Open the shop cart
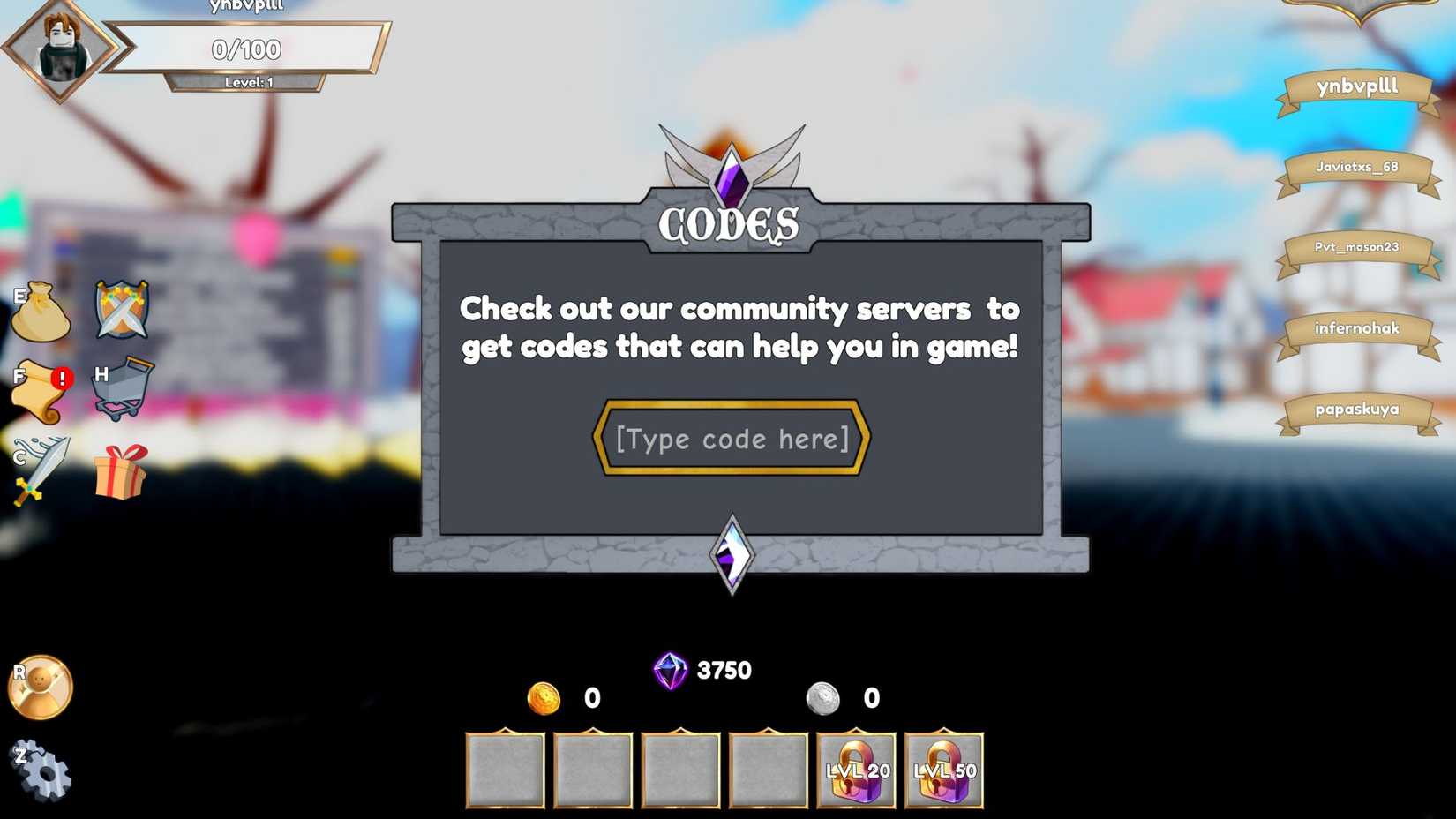This screenshot has width=1456, height=819. coord(122,388)
